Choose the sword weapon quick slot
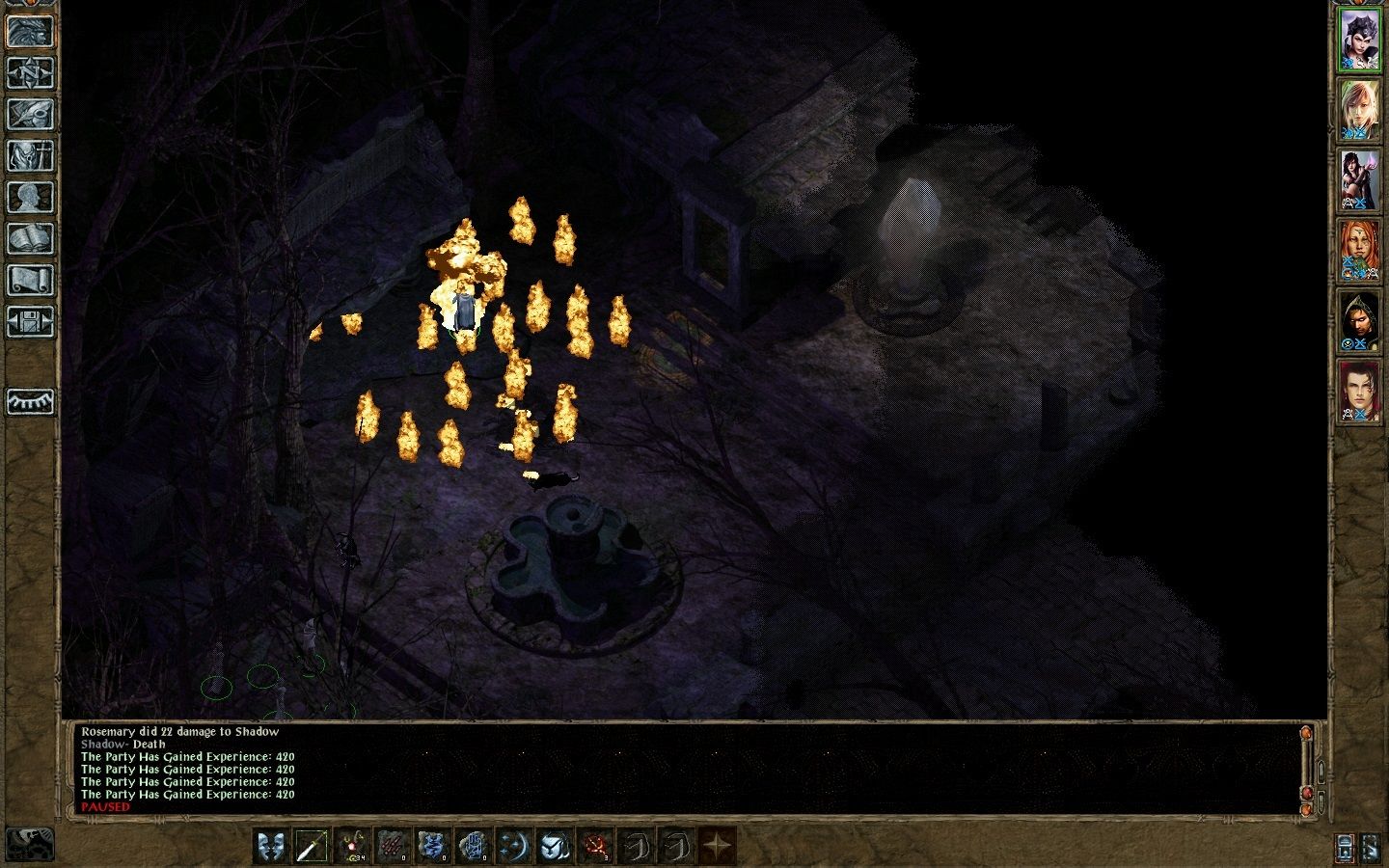Image resolution: width=1389 pixels, height=868 pixels. point(311,847)
